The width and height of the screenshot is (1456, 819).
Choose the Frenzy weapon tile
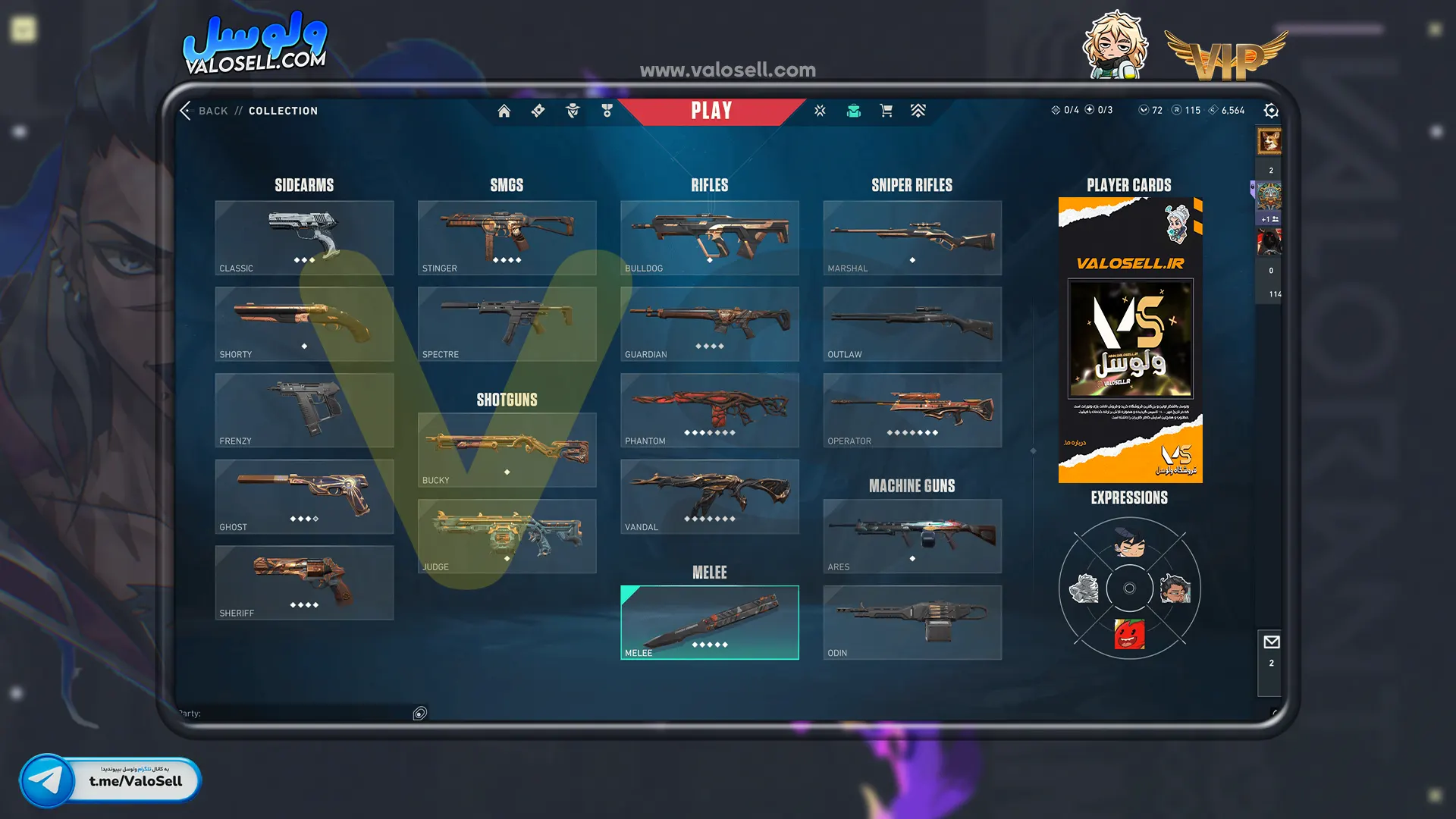(x=304, y=410)
